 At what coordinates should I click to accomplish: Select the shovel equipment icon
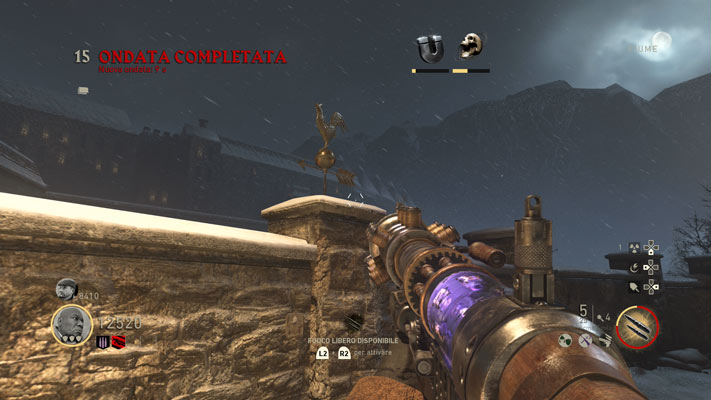633,287
